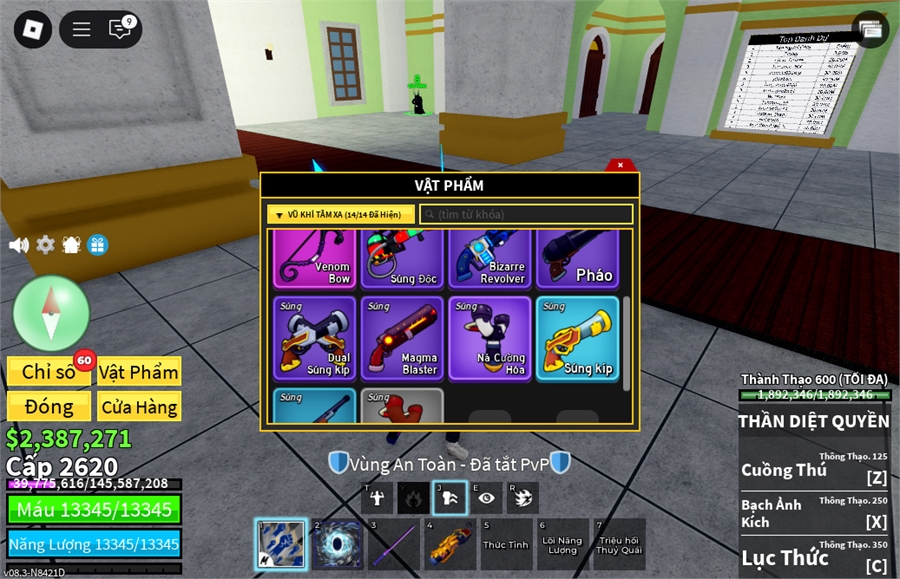Close the Vật Phẩm inventory window
This screenshot has width=900, height=579.
(x=621, y=165)
